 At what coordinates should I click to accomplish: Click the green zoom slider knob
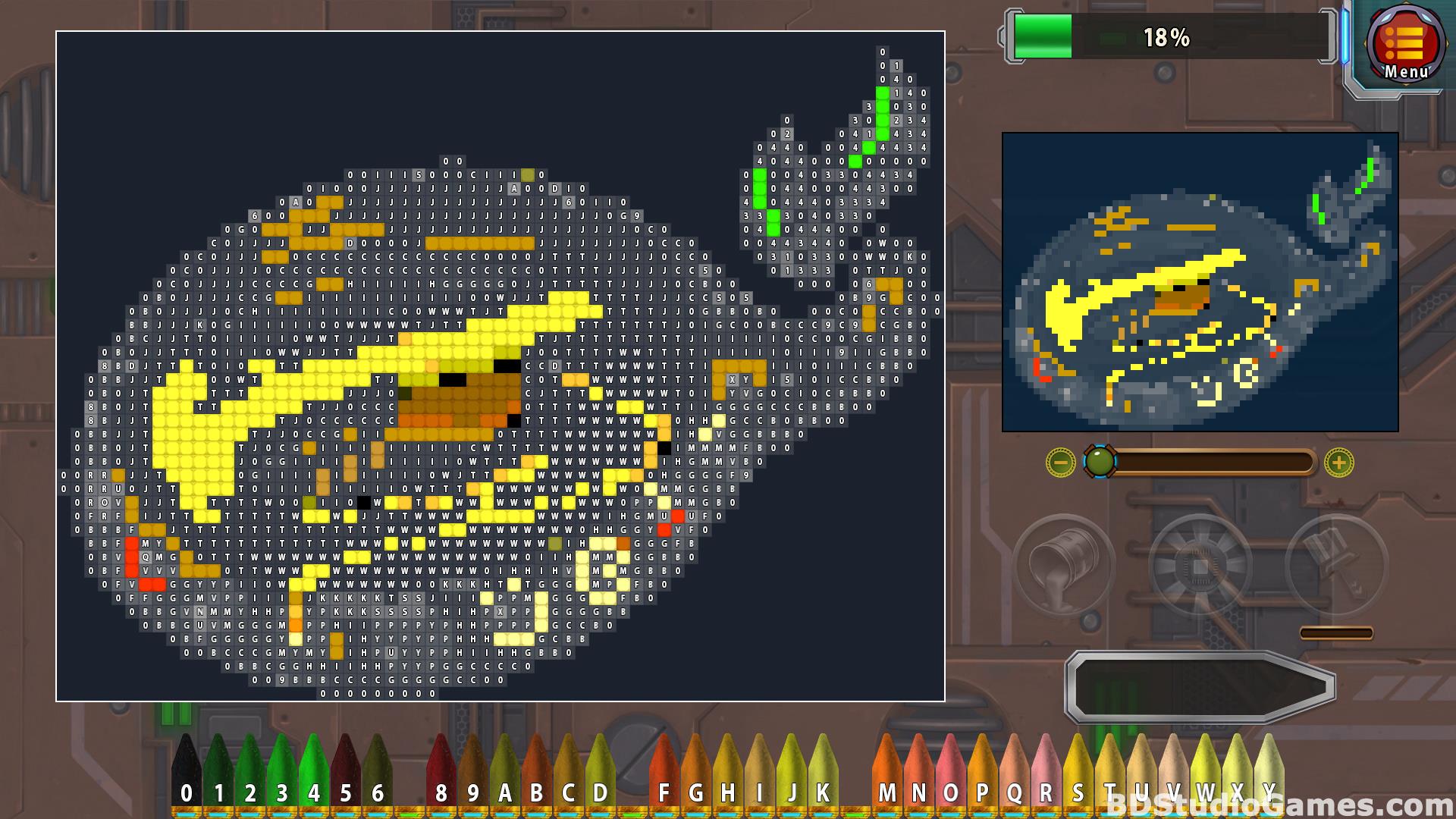coord(1100,461)
